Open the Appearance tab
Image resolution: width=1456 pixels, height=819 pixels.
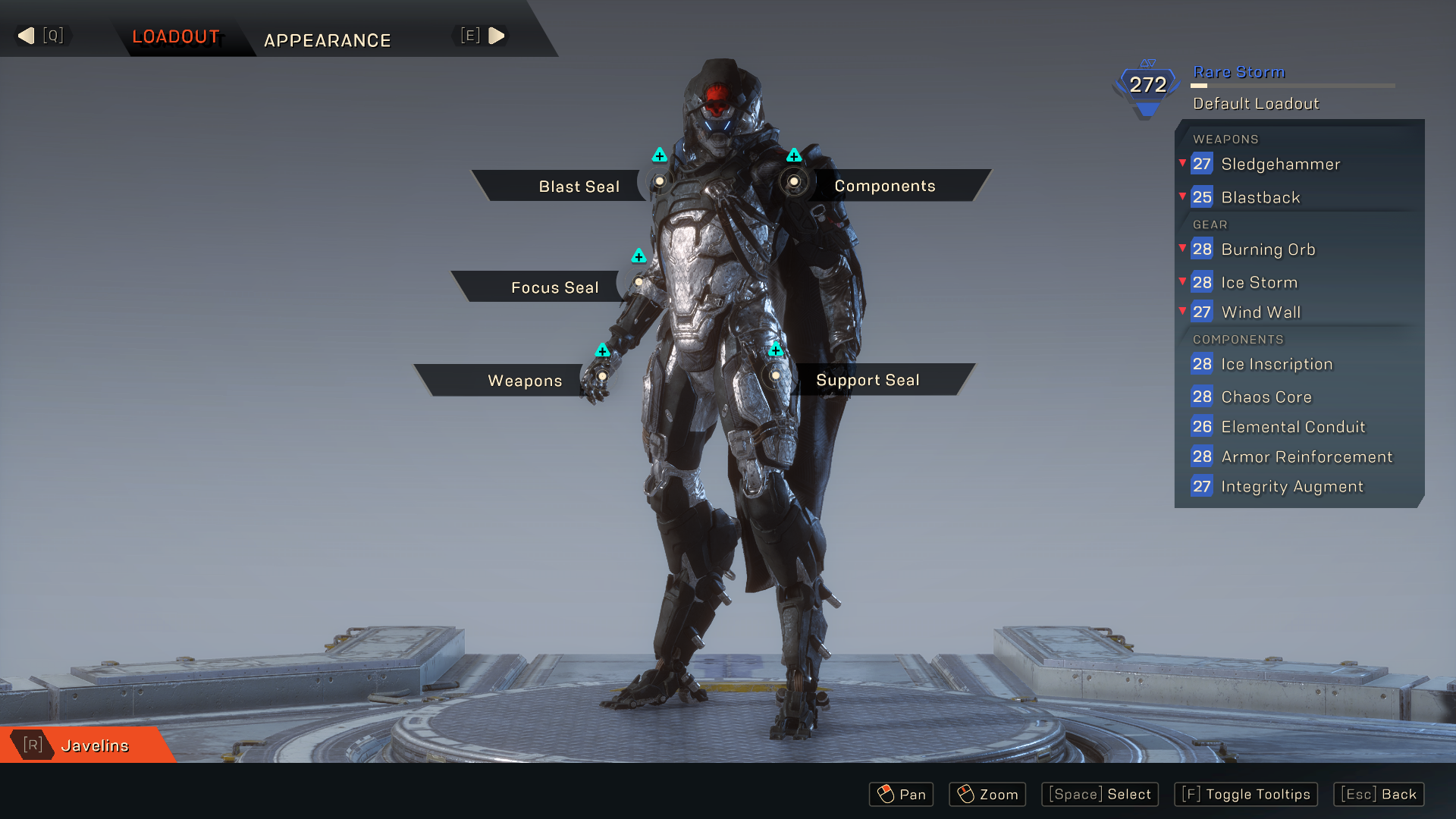[x=327, y=40]
